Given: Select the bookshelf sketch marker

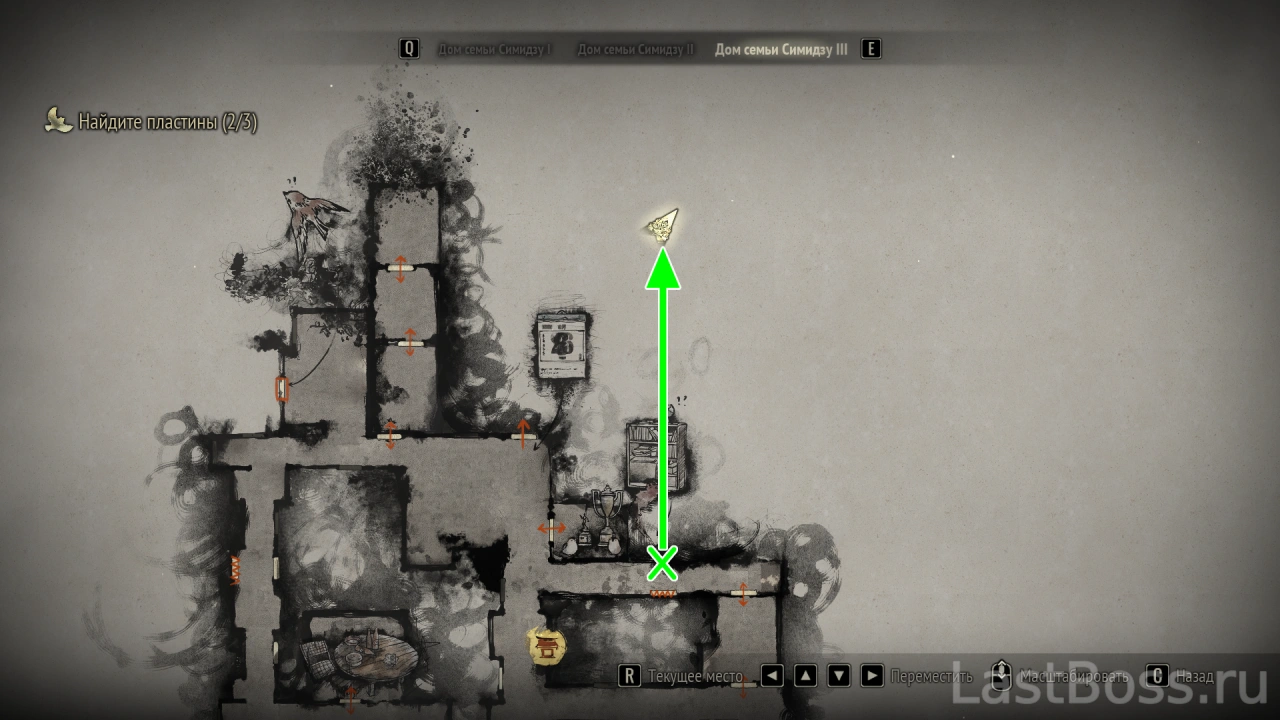Looking at the screenshot, I should [655, 456].
